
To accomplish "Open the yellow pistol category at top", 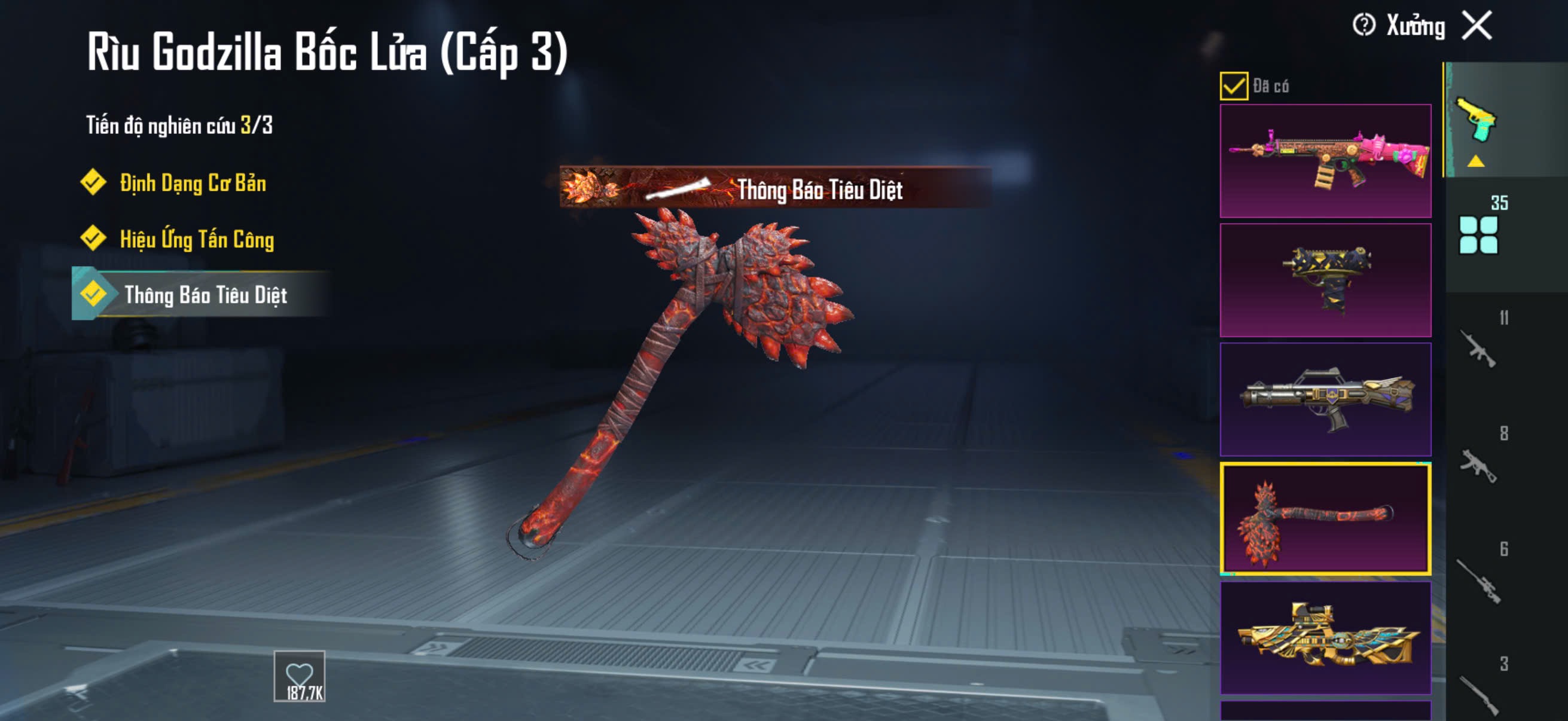I will click(x=1477, y=121).
